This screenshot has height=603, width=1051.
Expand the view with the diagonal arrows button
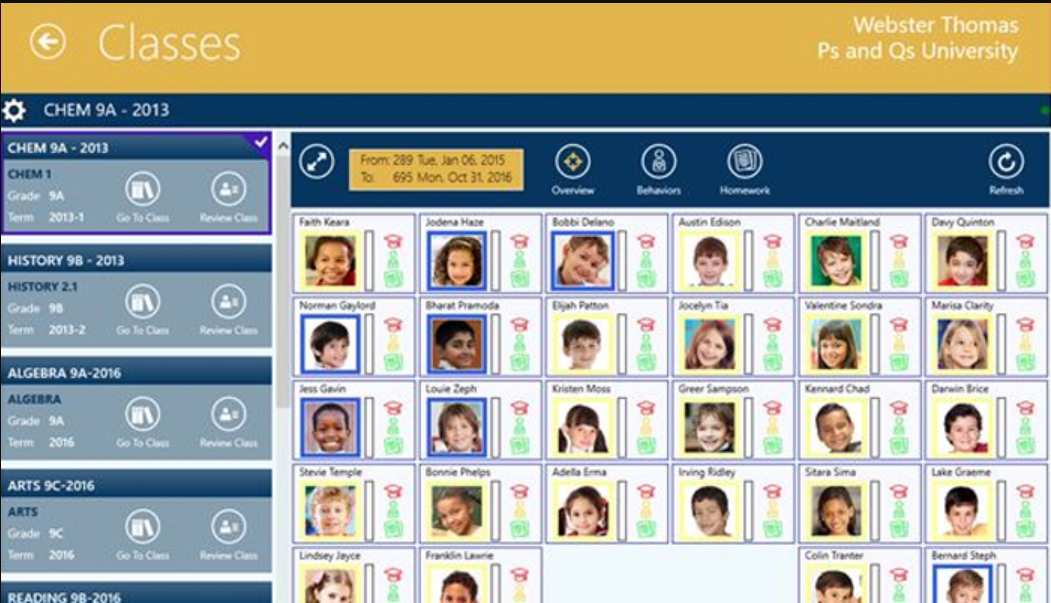point(317,162)
